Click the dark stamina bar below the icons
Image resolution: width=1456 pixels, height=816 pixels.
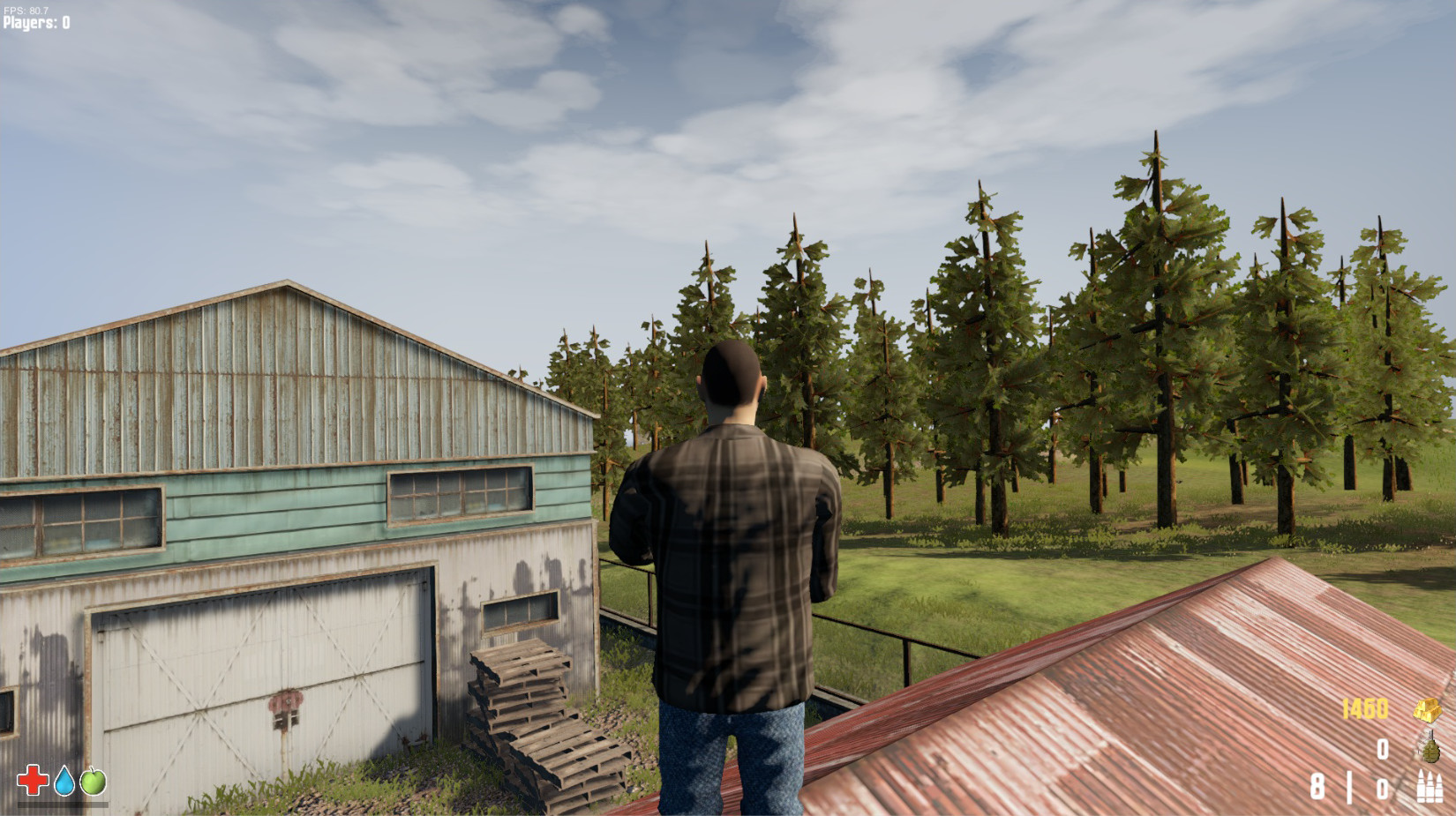[62, 803]
